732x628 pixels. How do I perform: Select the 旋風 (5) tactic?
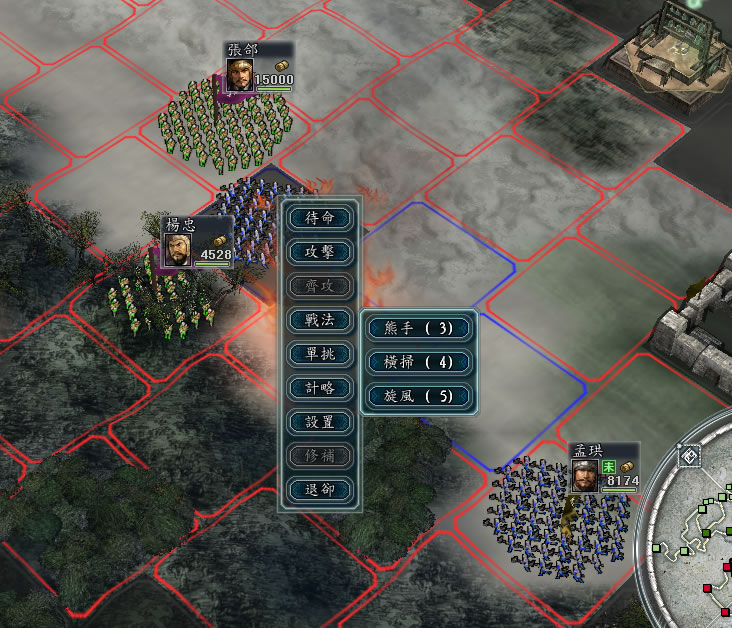point(418,396)
